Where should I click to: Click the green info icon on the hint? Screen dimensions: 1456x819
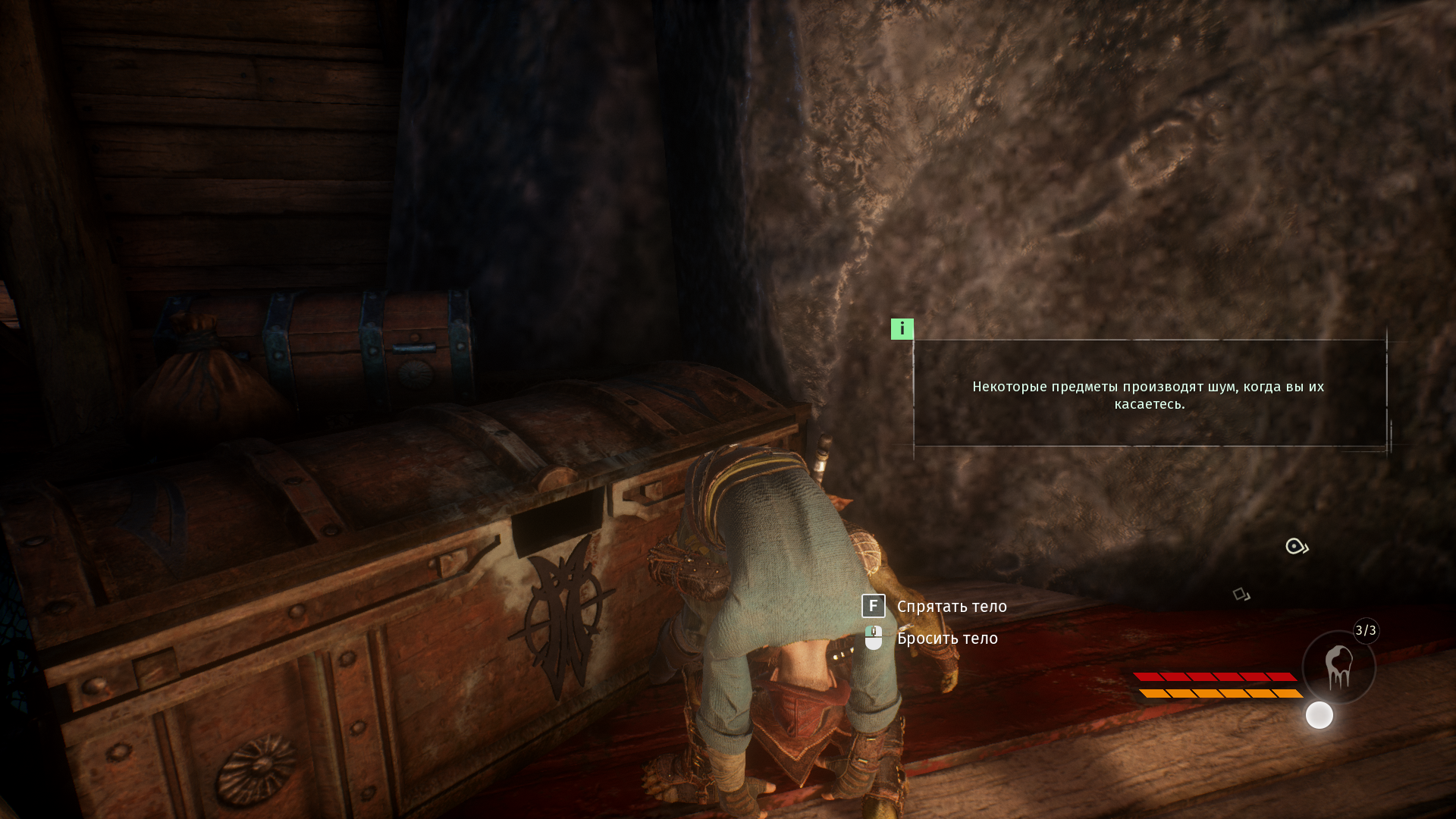point(902,328)
